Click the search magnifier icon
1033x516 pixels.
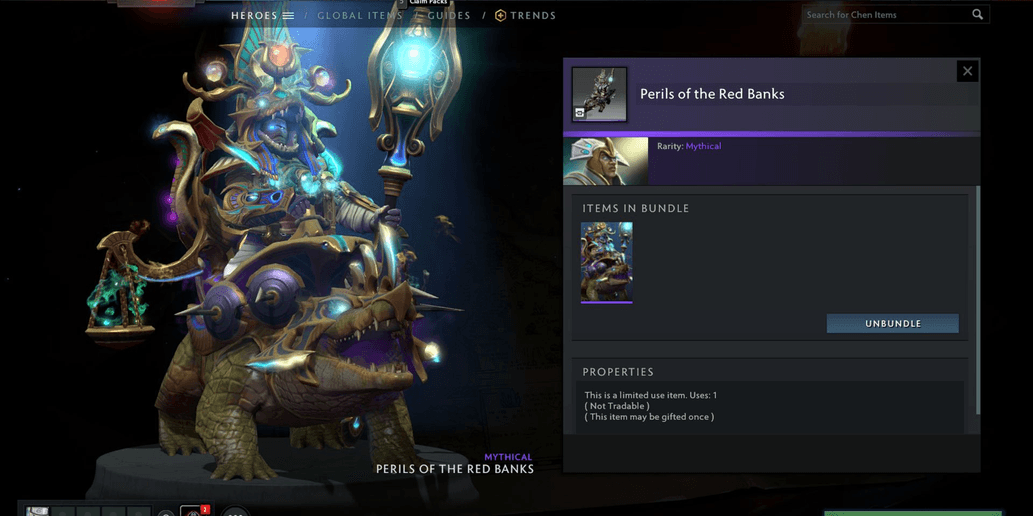978,15
